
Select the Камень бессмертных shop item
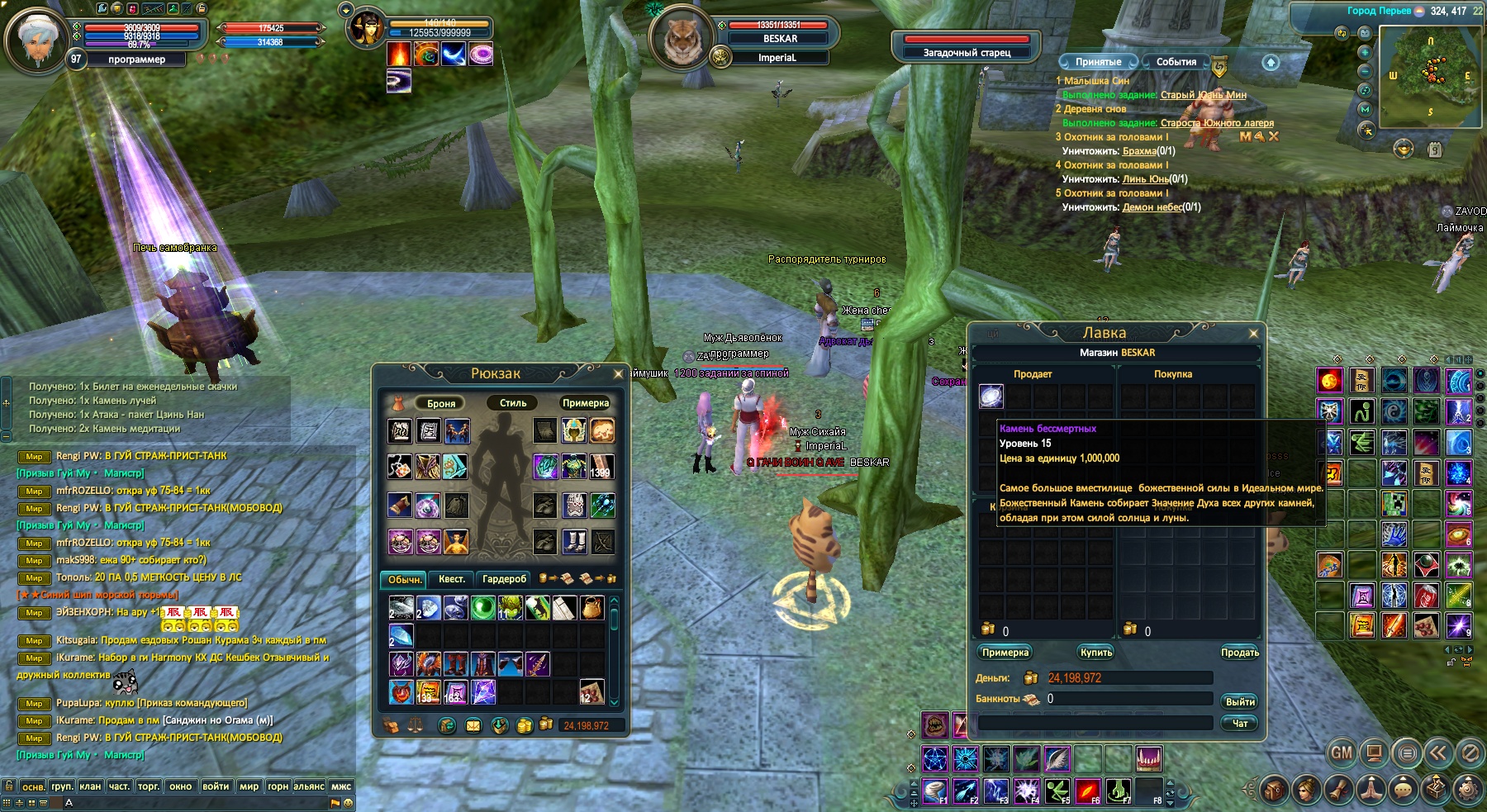click(991, 397)
